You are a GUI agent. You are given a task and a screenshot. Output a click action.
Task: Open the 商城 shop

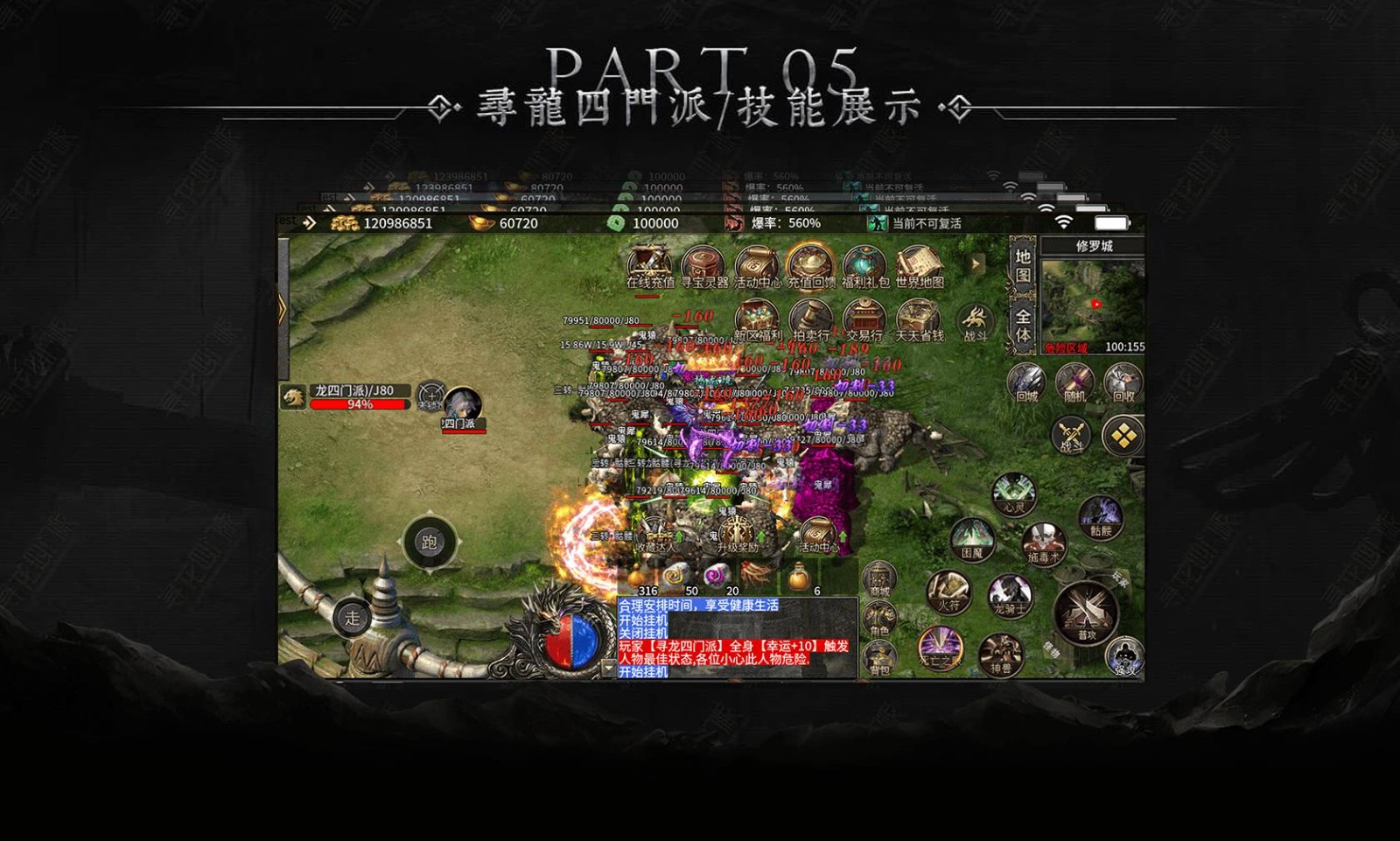tap(879, 580)
